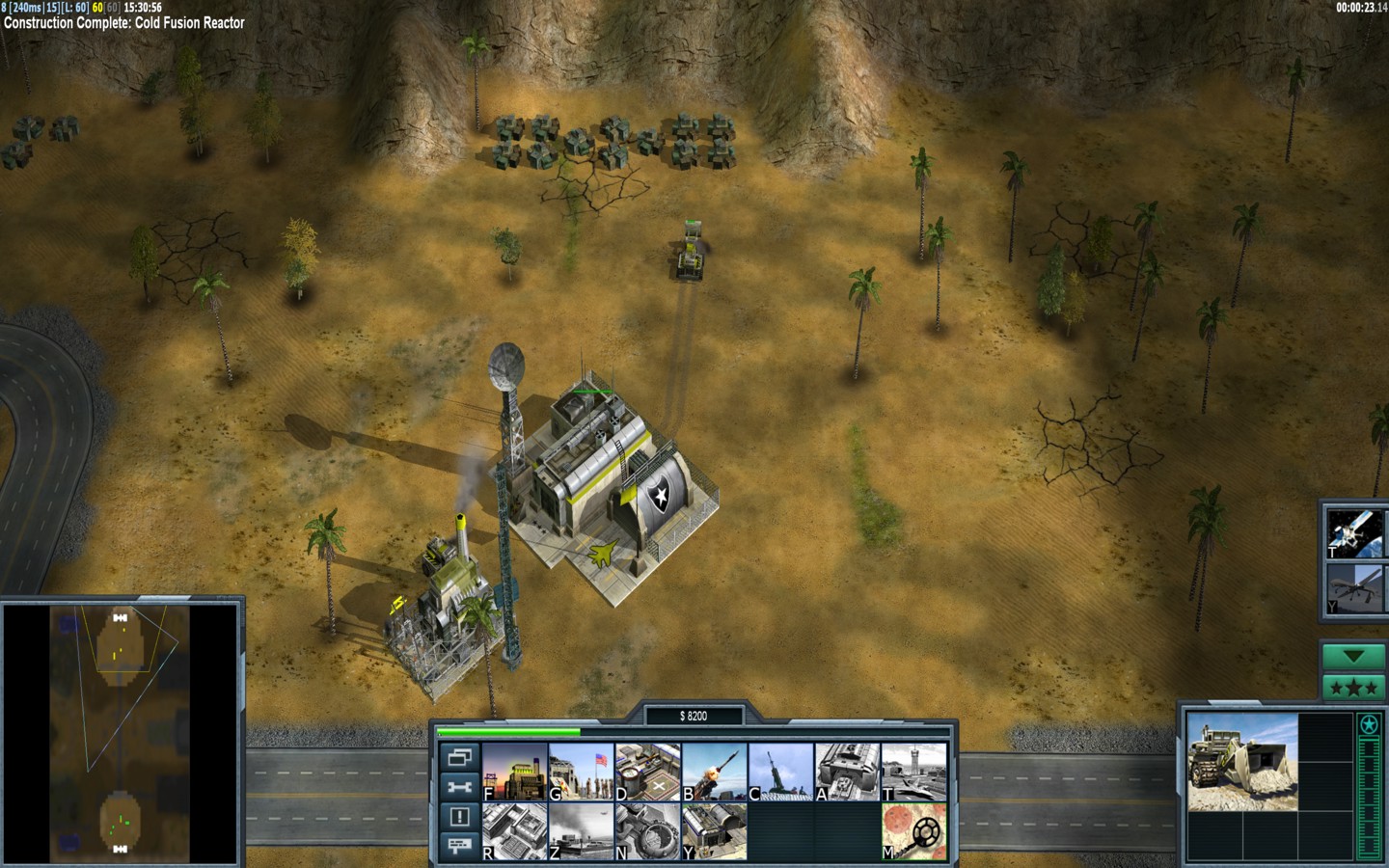Open the three-star General's Powers button

[x=1353, y=688]
